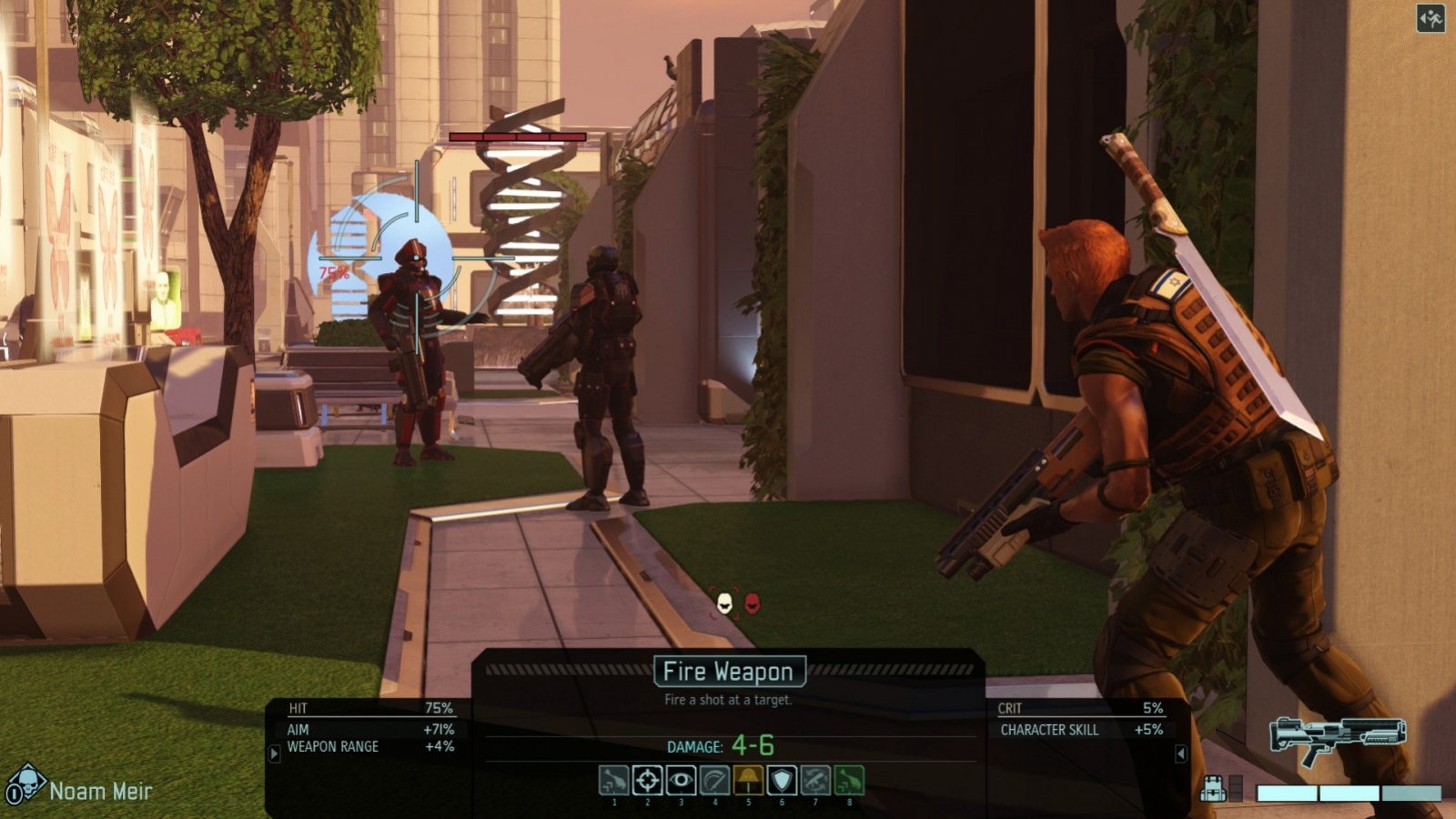Select the green bird ability in slot 8
This screenshot has width=1456, height=819.
848,780
